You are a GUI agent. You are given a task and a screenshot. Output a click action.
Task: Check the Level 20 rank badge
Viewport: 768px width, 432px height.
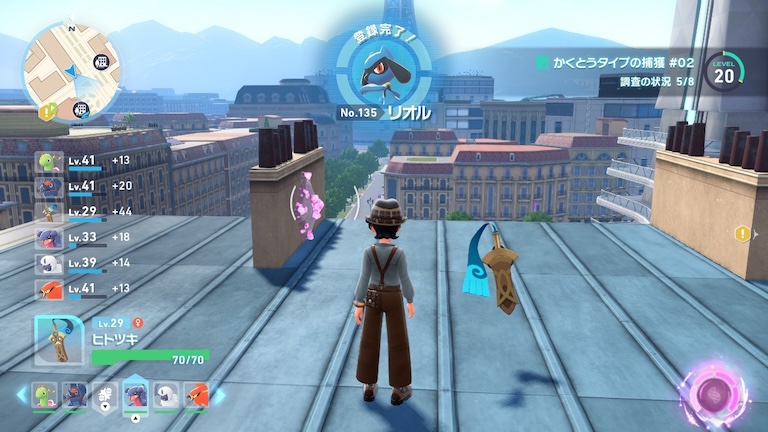tap(722, 74)
